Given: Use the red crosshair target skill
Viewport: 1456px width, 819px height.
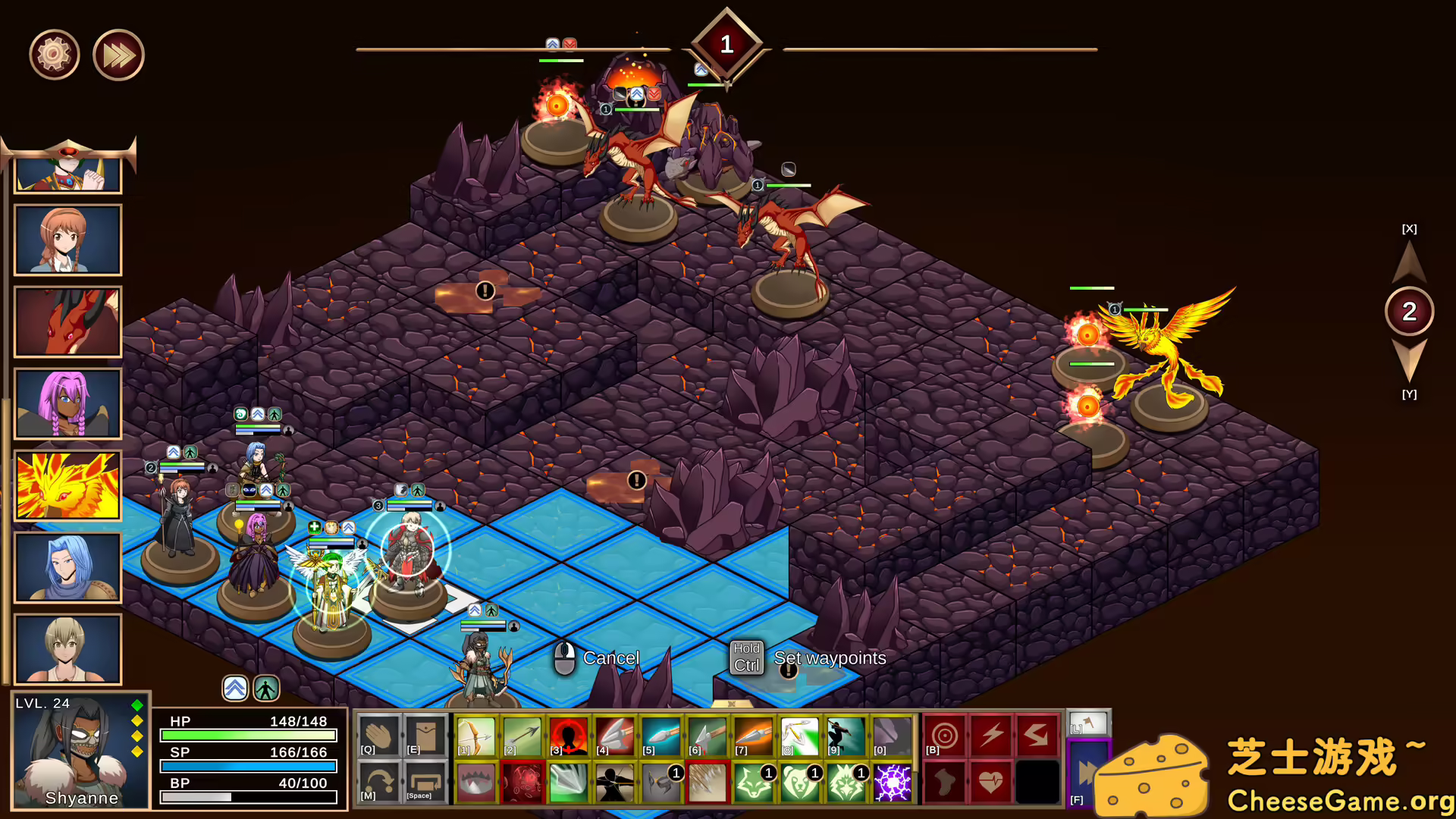Looking at the screenshot, I should (569, 736).
